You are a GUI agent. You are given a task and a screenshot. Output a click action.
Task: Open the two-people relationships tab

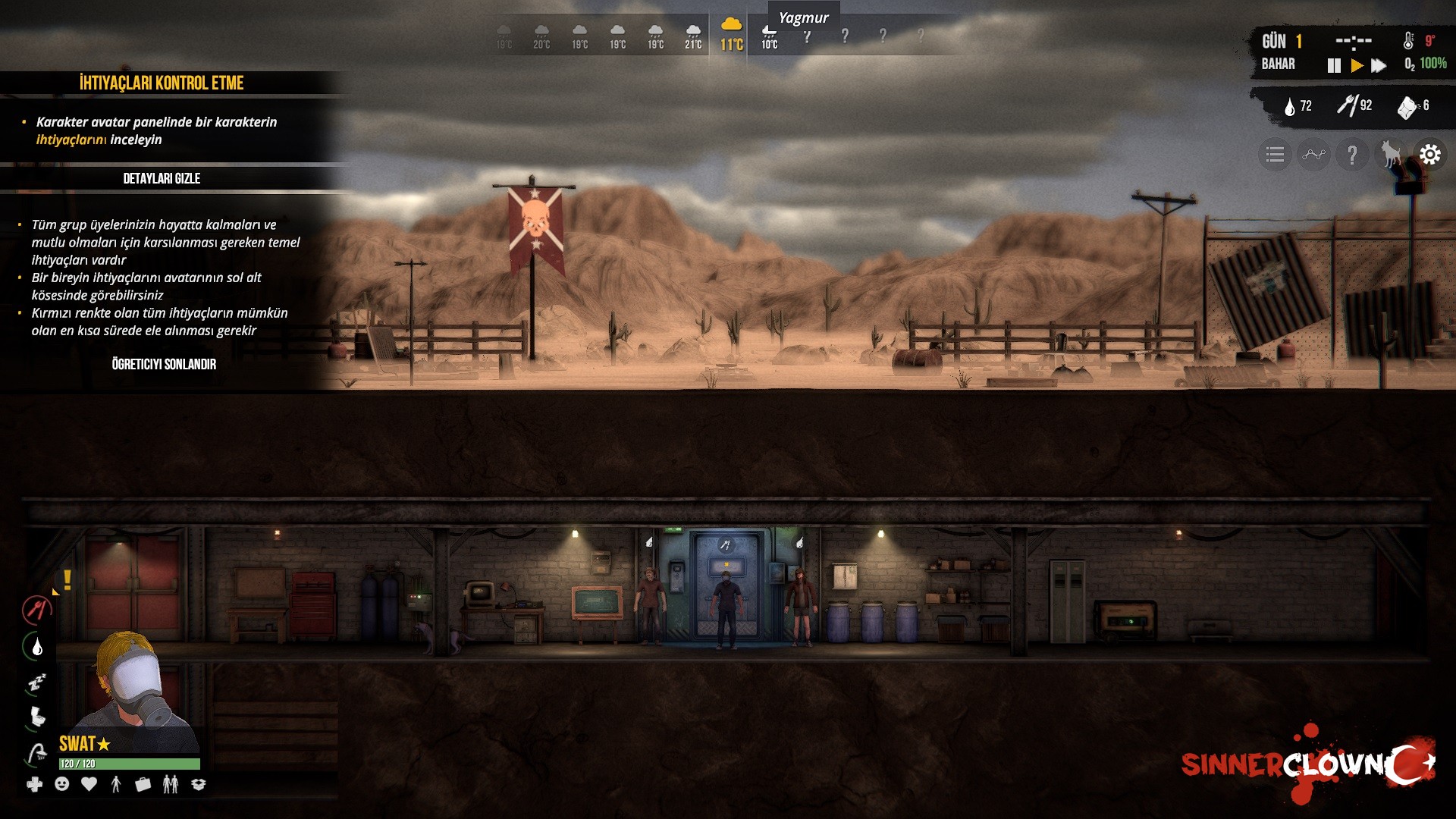coord(171,785)
